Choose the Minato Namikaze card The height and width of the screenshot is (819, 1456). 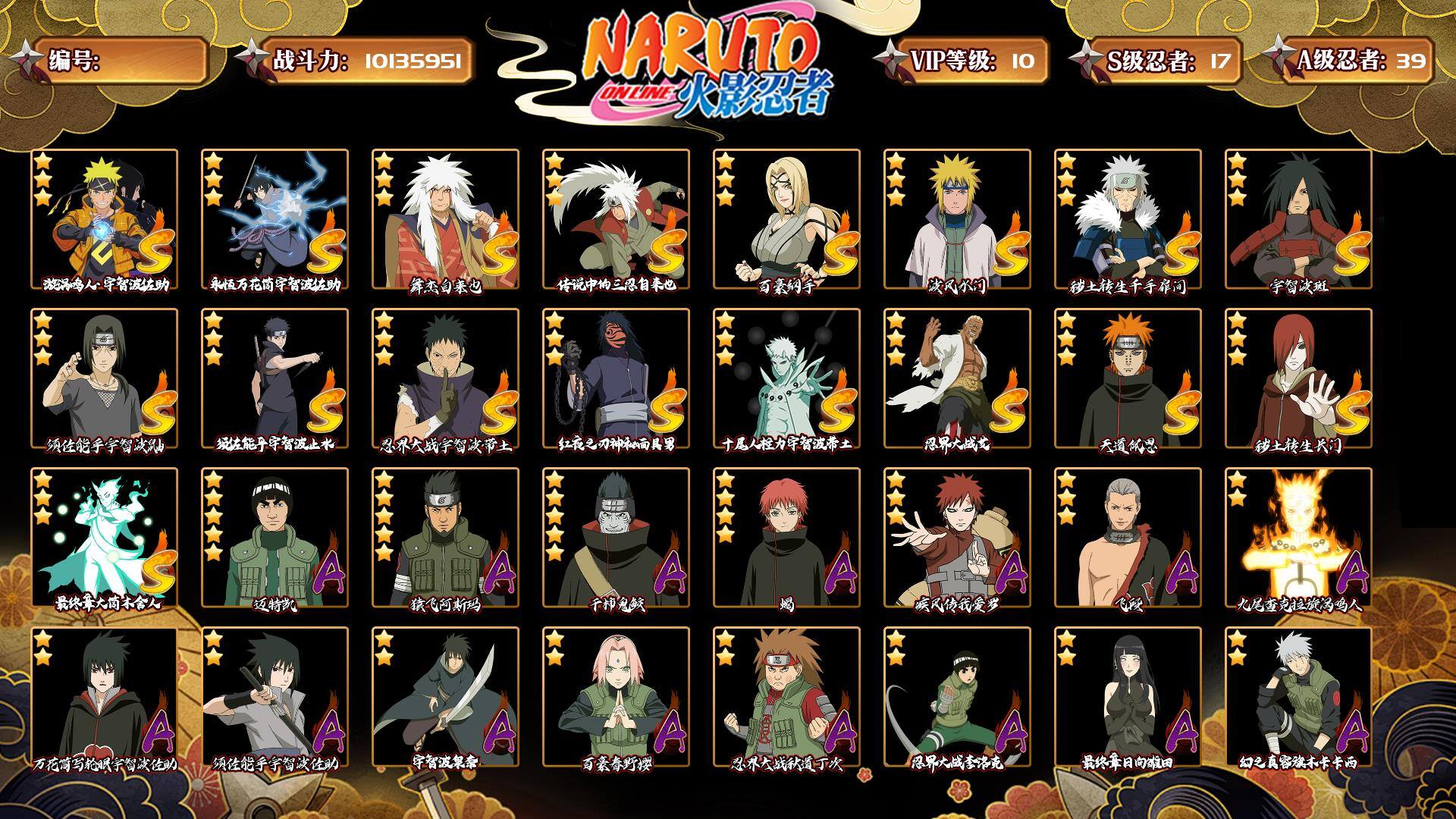click(x=957, y=219)
